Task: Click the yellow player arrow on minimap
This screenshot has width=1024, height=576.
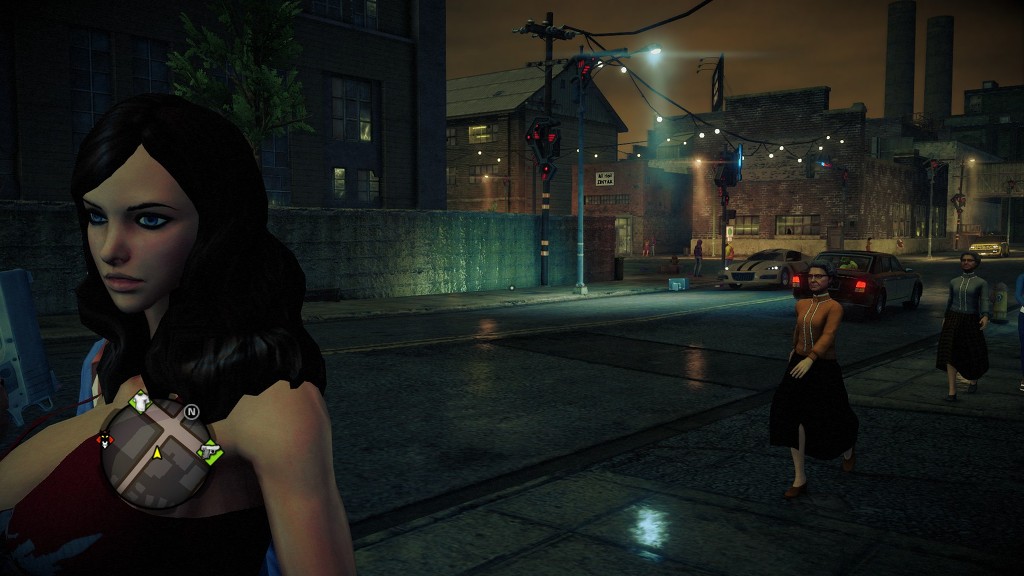Action: [x=157, y=453]
